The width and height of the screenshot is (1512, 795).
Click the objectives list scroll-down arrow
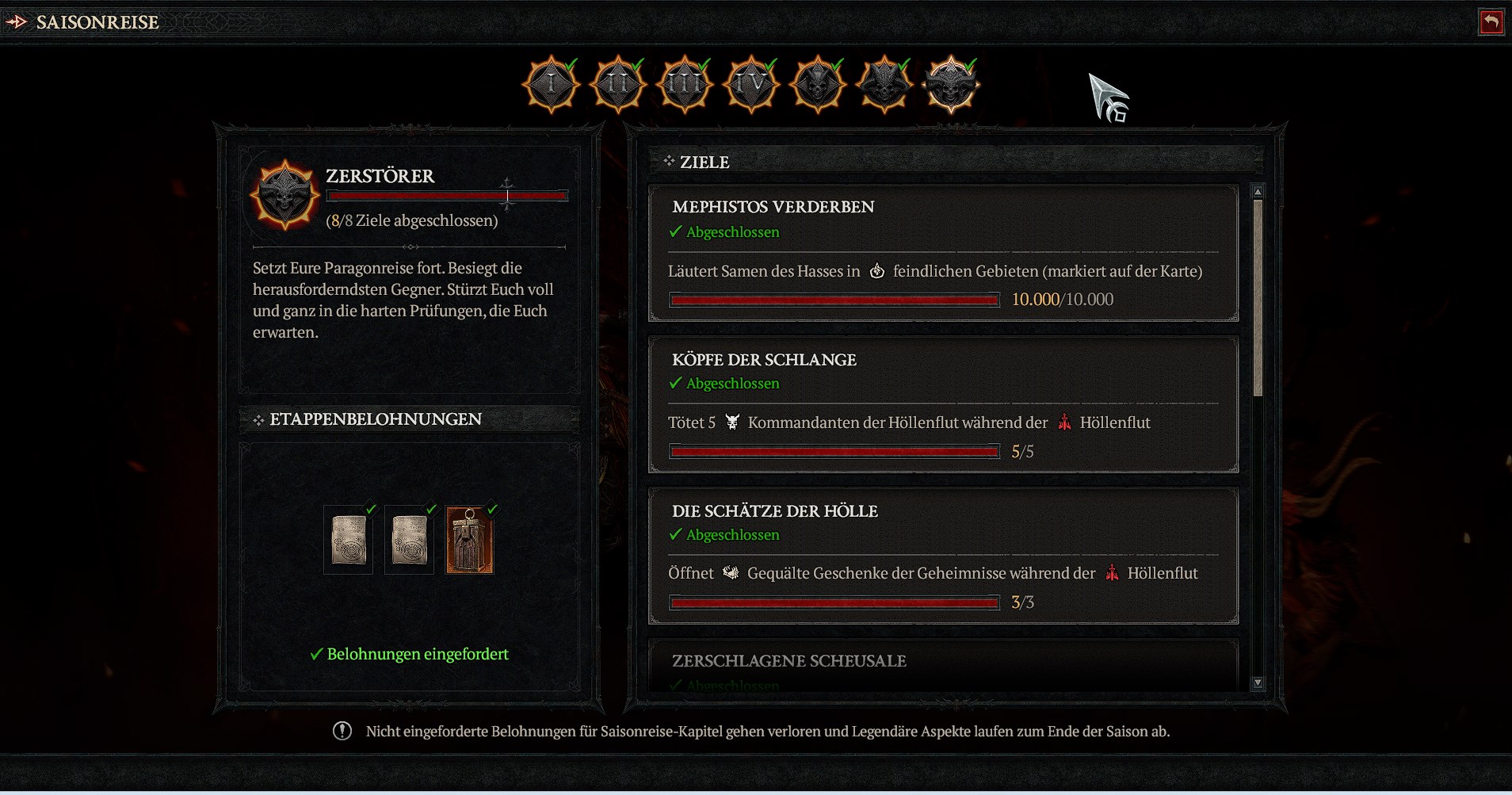tap(1258, 682)
